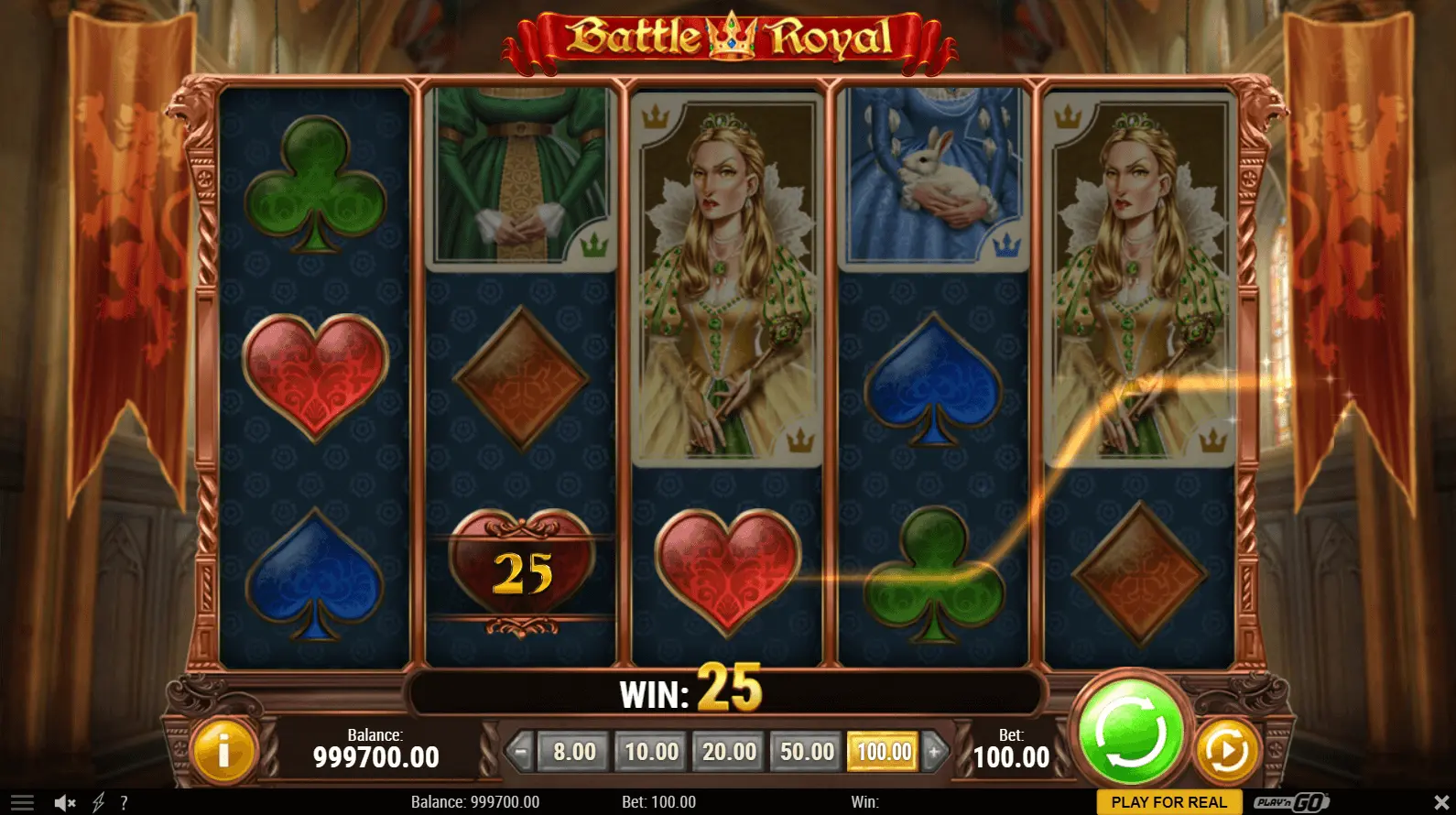Click the Play For Real button
The height and width of the screenshot is (815, 1456).
coord(1168,802)
